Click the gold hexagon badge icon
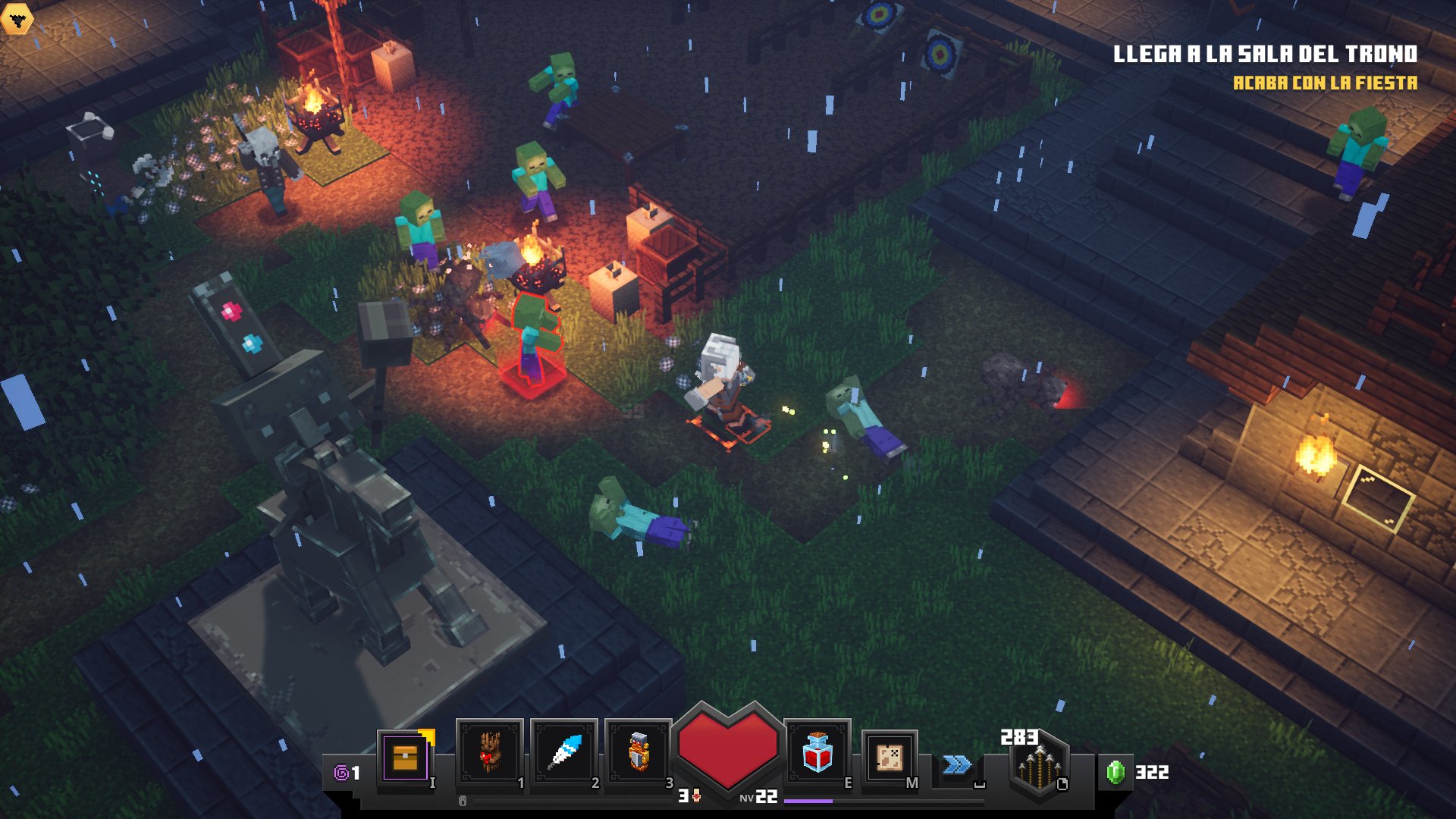This screenshot has width=1456, height=819. coord(17,19)
